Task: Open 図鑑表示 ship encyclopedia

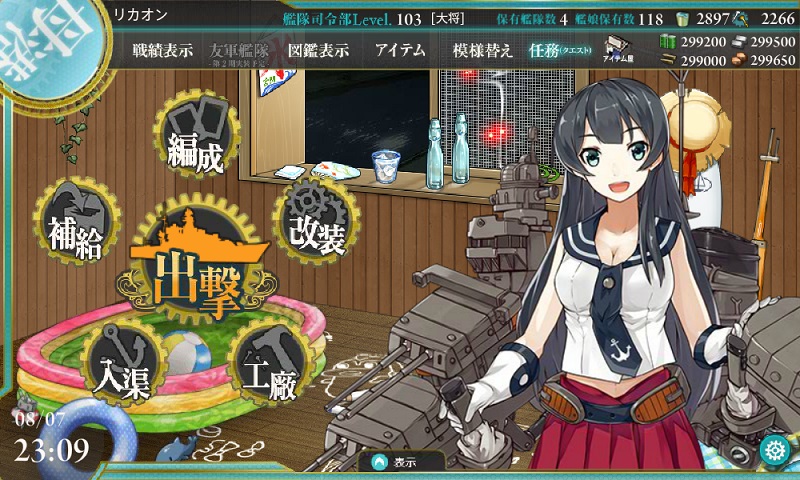Action: point(317,50)
